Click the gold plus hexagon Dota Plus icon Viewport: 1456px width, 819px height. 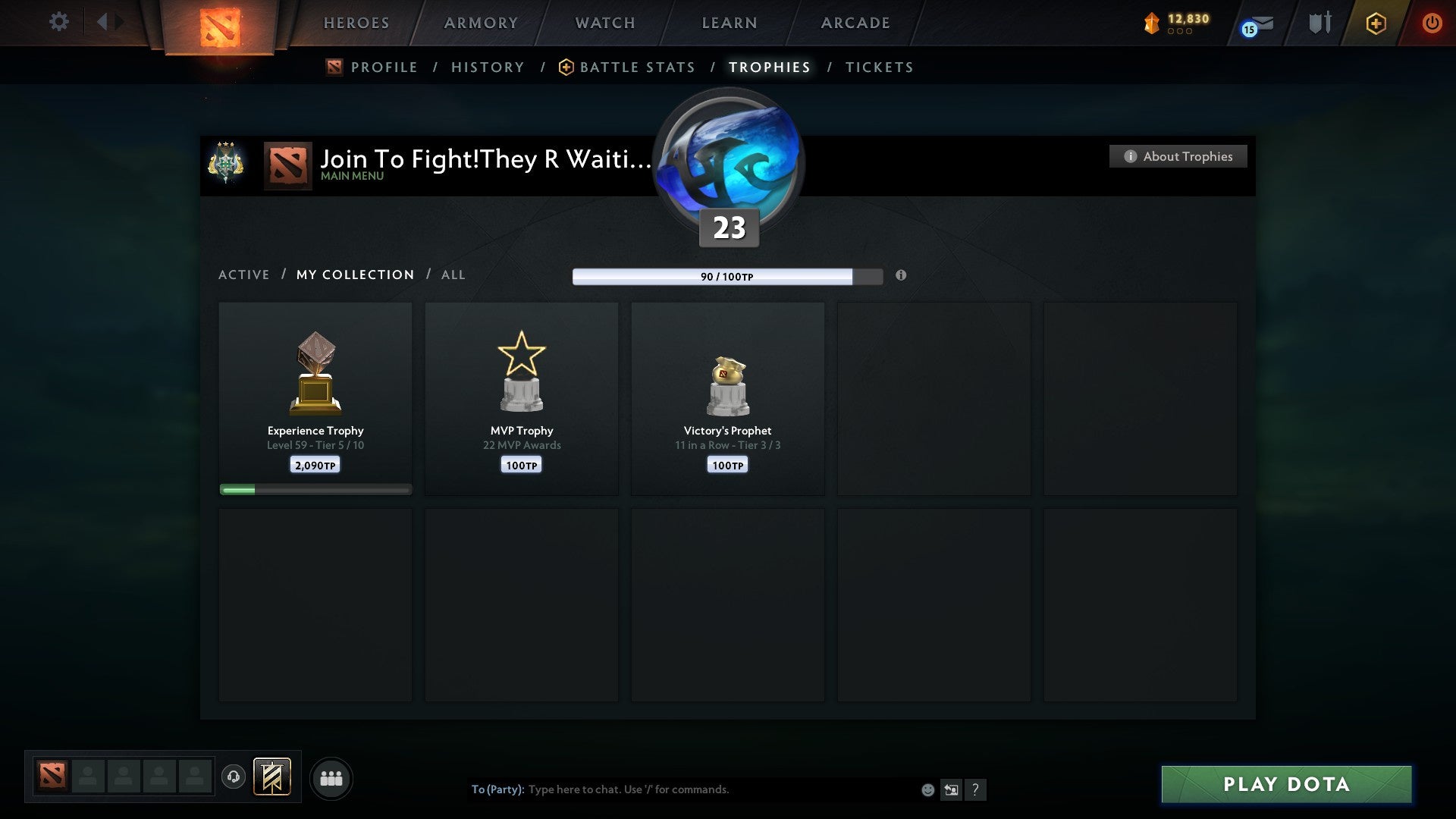point(1376,24)
